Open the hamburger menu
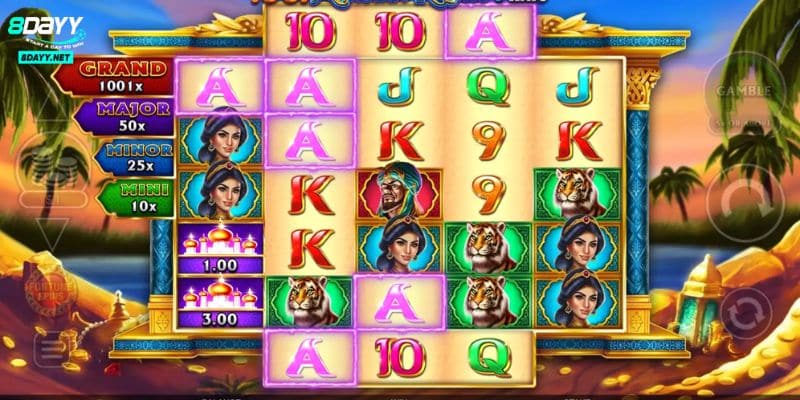The width and height of the screenshot is (800, 400). point(47,347)
